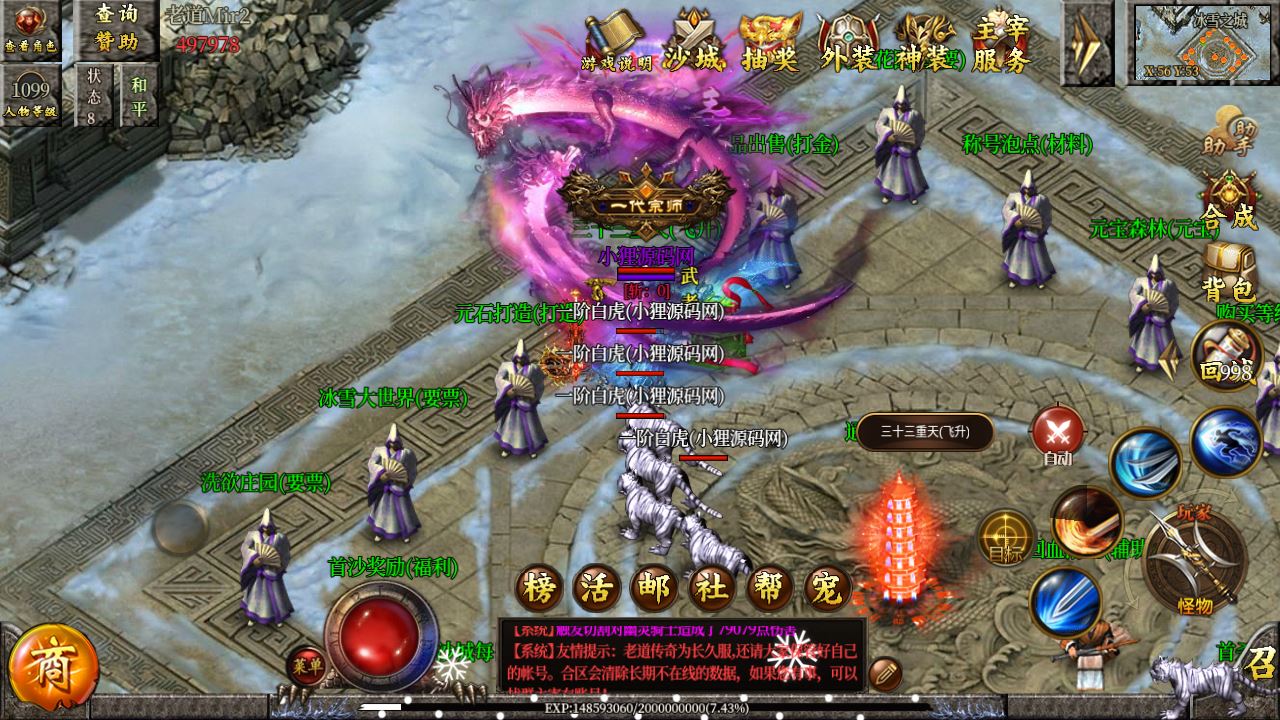This screenshot has width=1280, height=720.
Task: Toggle the 和平 peace attack mode
Action: click(x=138, y=95)
